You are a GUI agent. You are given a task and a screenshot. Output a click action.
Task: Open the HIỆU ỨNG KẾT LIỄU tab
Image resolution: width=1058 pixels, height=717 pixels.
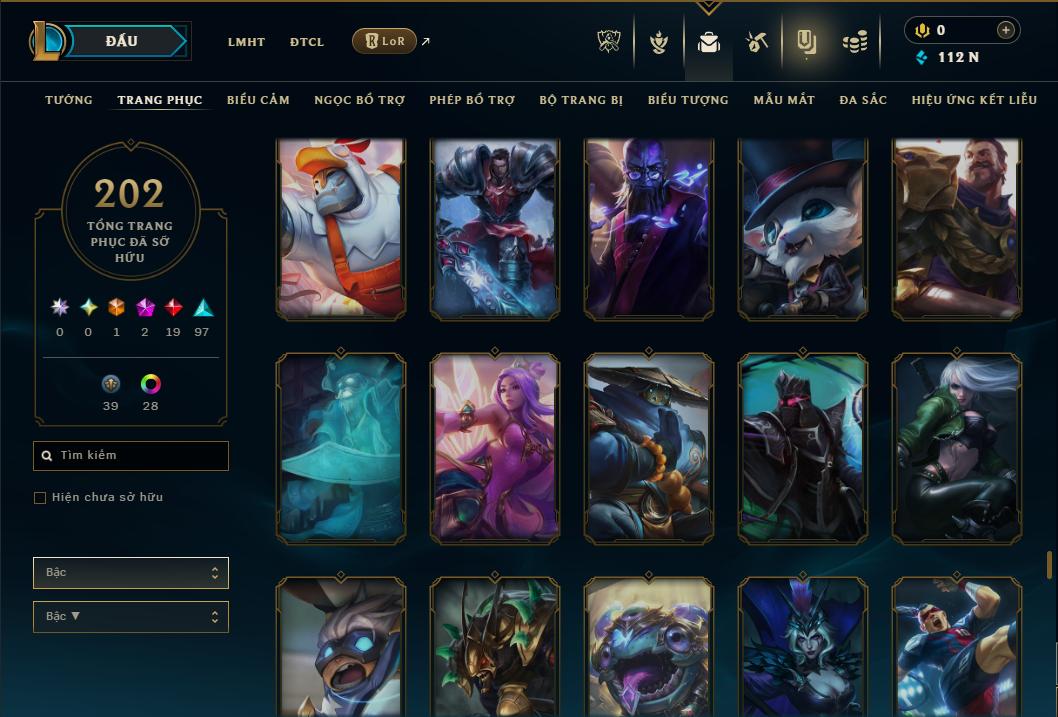click(x=974, y=100)
